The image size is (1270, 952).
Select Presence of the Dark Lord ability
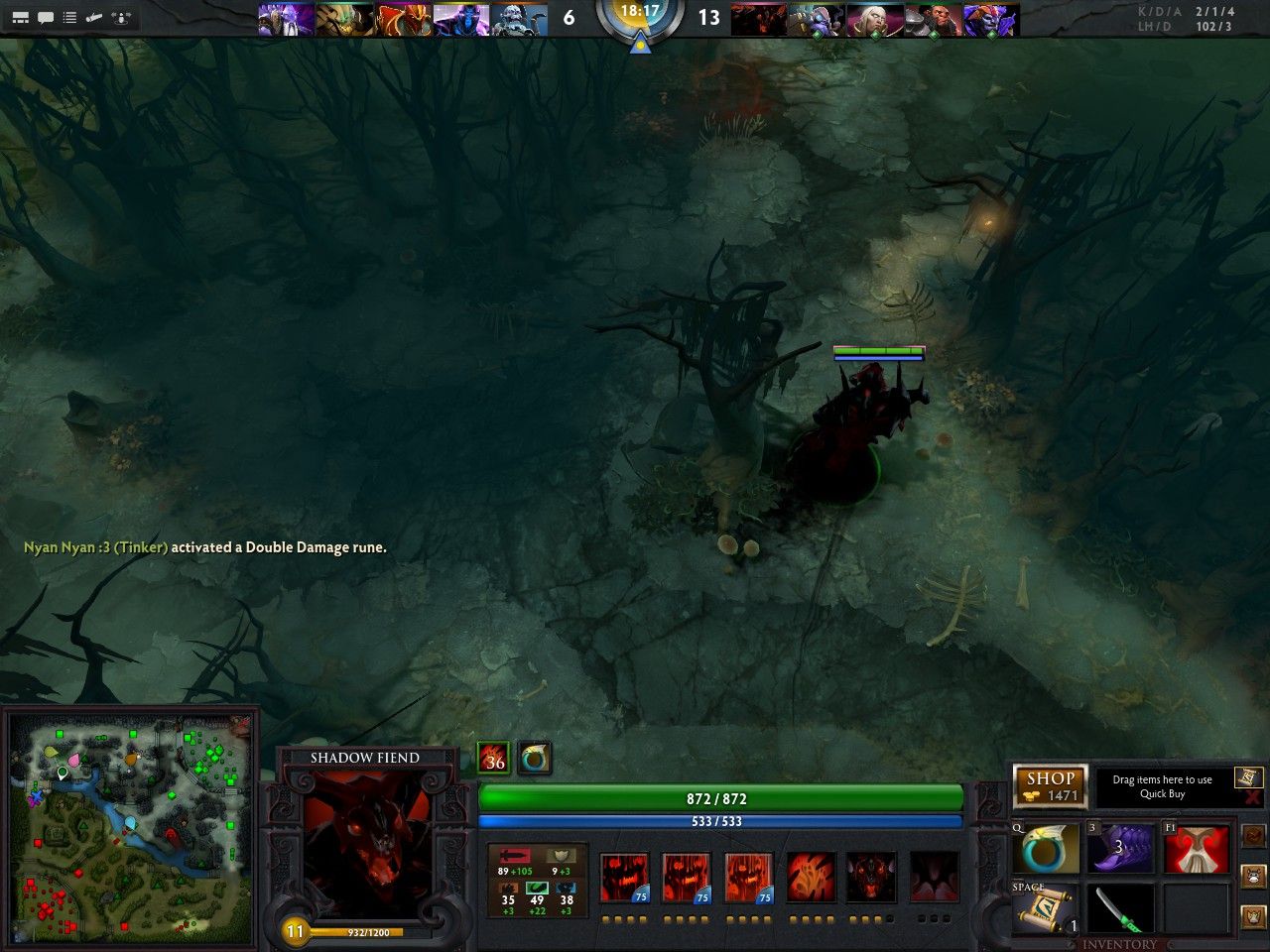[x=871, y=878]
